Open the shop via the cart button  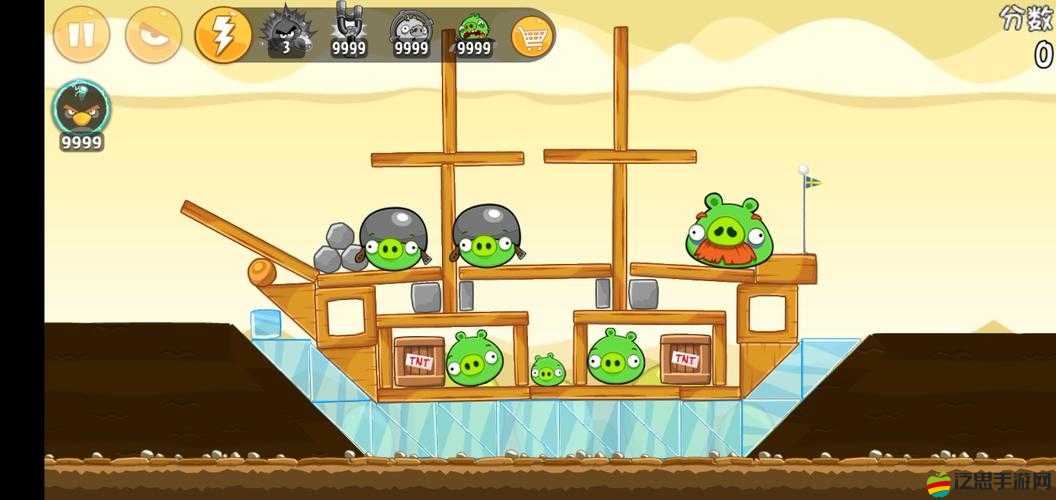tap(532, 37)
